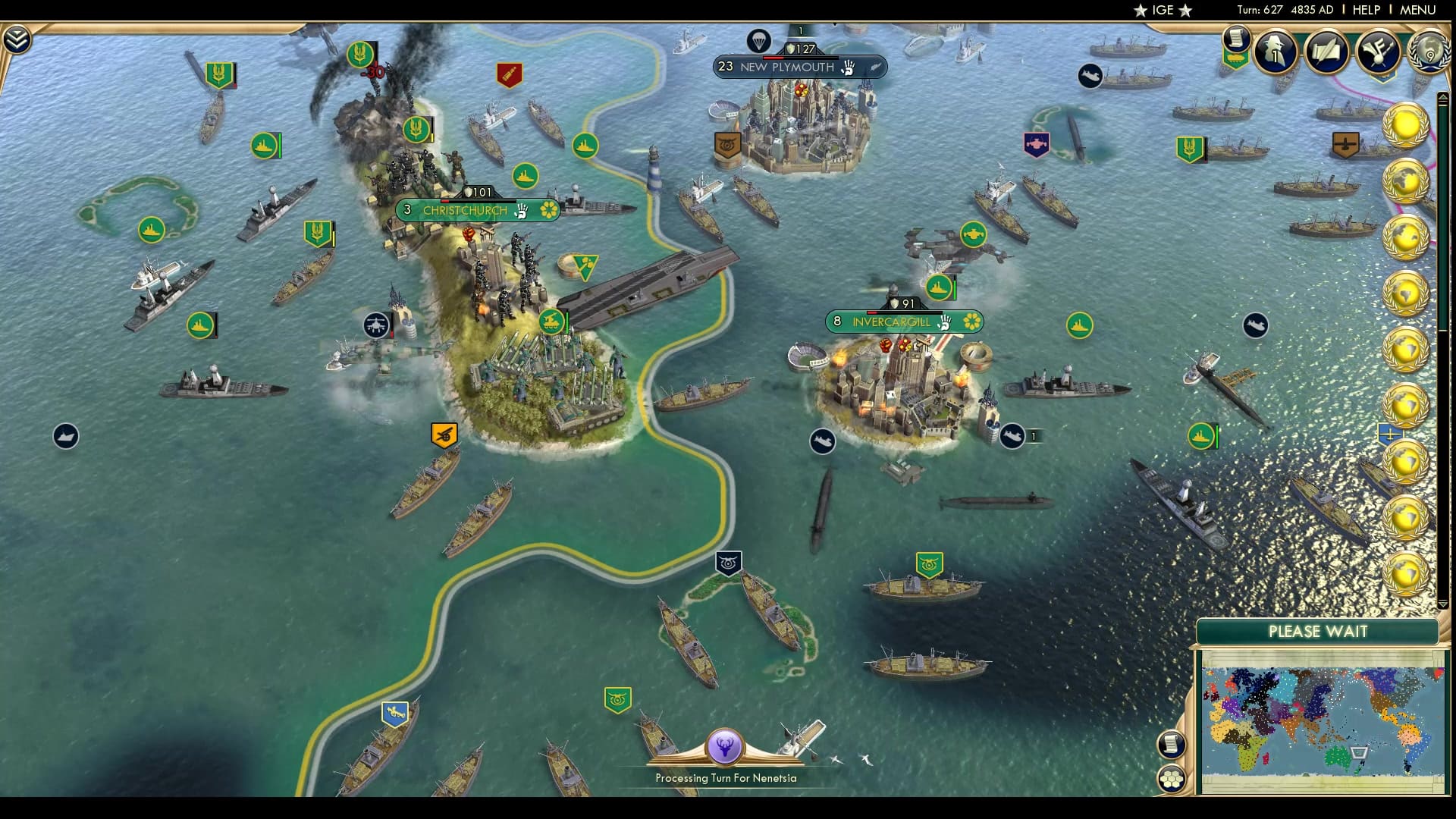Open the IGE editor in the top bar
This screenshot has width=1456, height=819.
click(1163, 10)
